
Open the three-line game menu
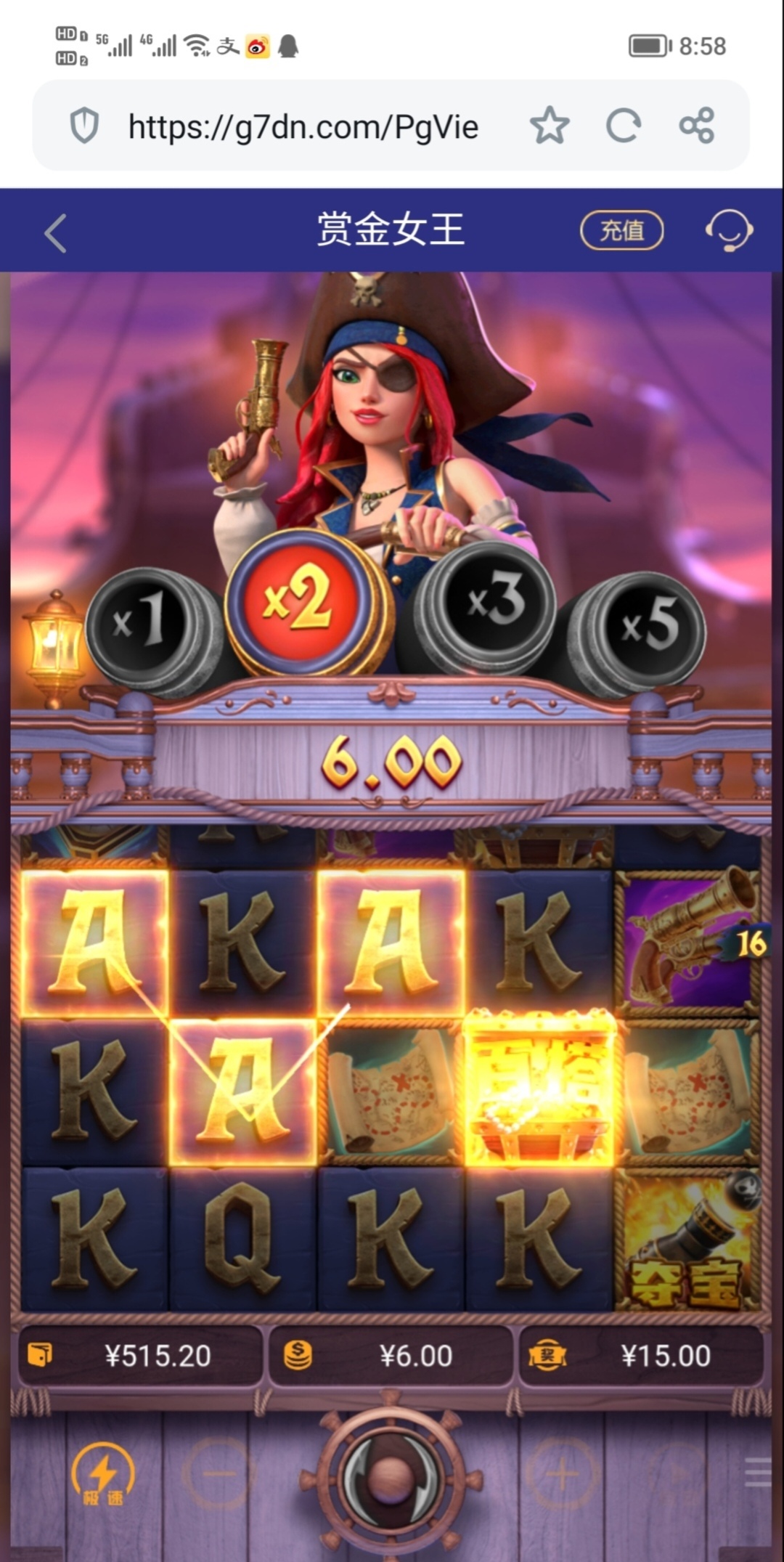pyautogui.click(x=757, y=1473)
